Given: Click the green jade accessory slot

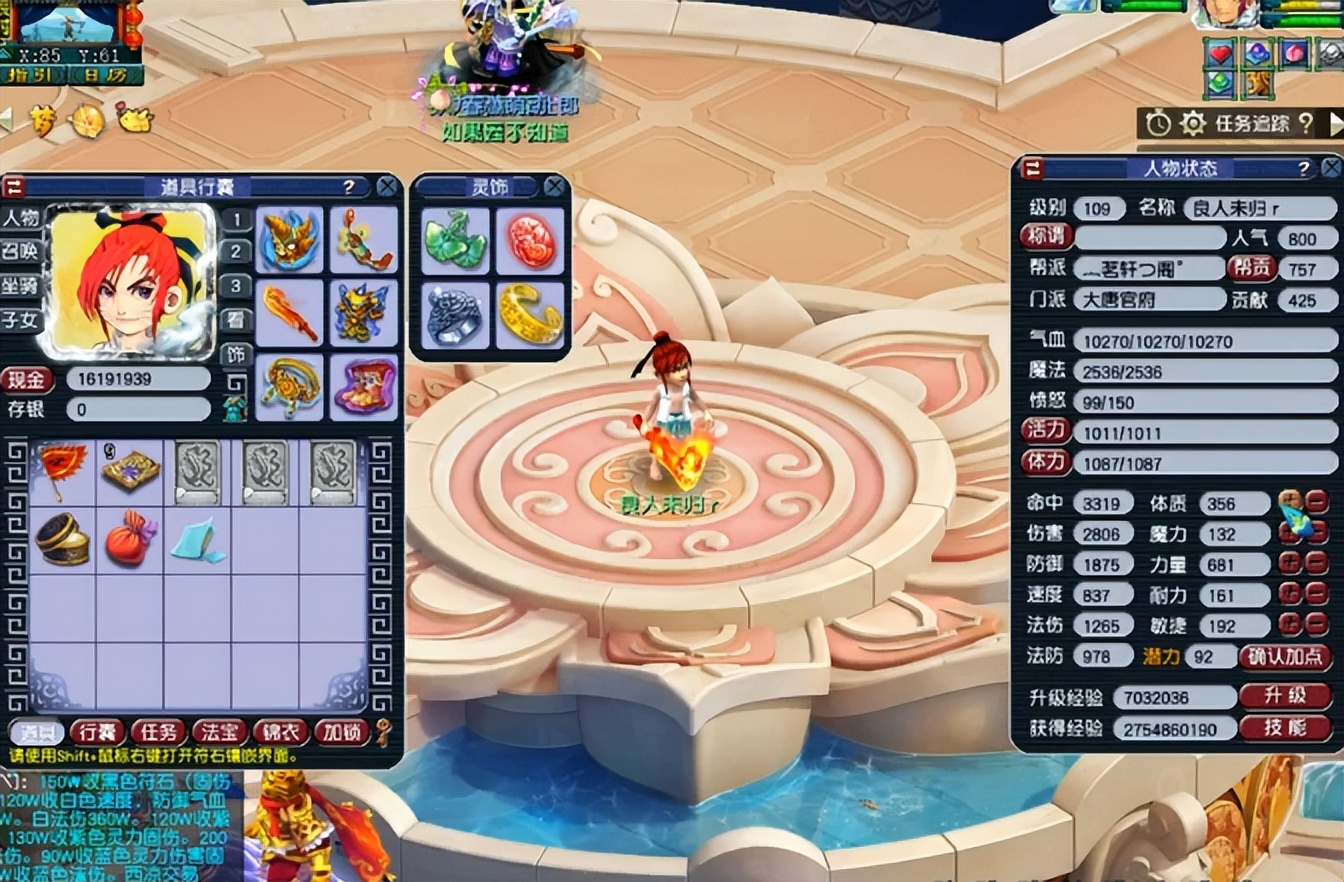Looking at the screenshot, I should click(455, 241).
